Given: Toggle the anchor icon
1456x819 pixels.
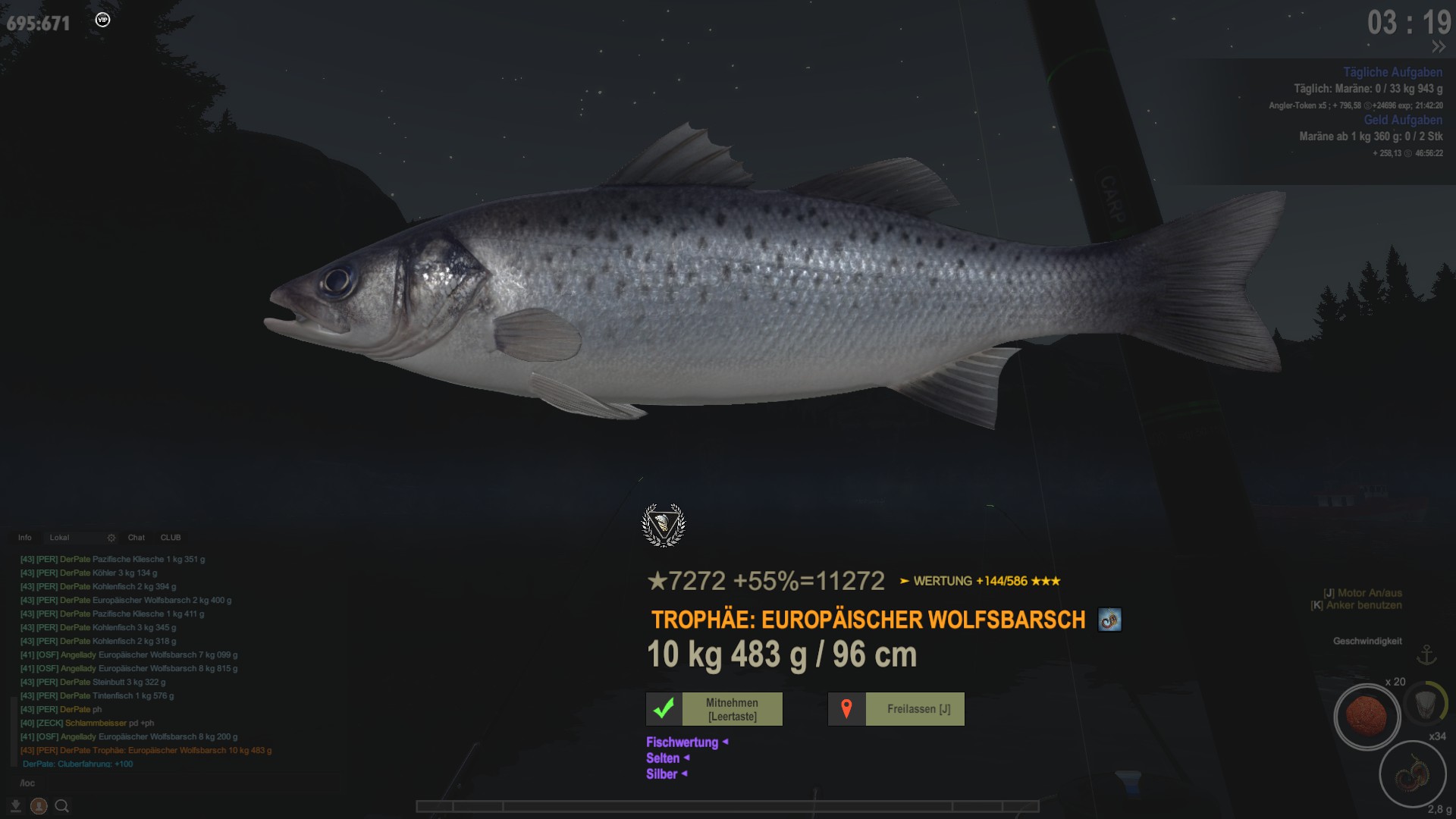Looking at the screenshot, I should coord(1427,654).
